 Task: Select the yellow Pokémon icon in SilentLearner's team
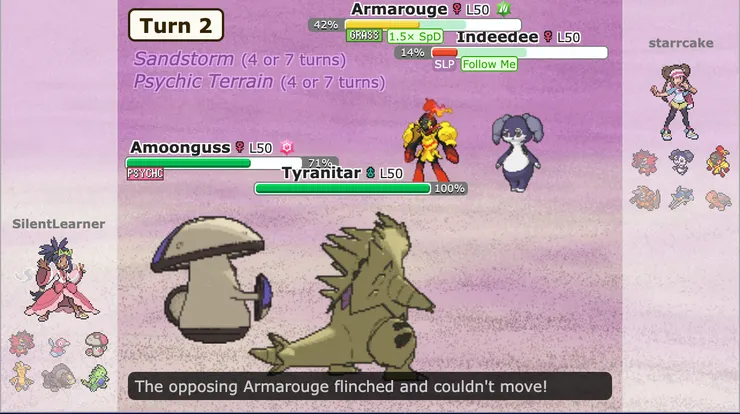(x=22, y=377)
